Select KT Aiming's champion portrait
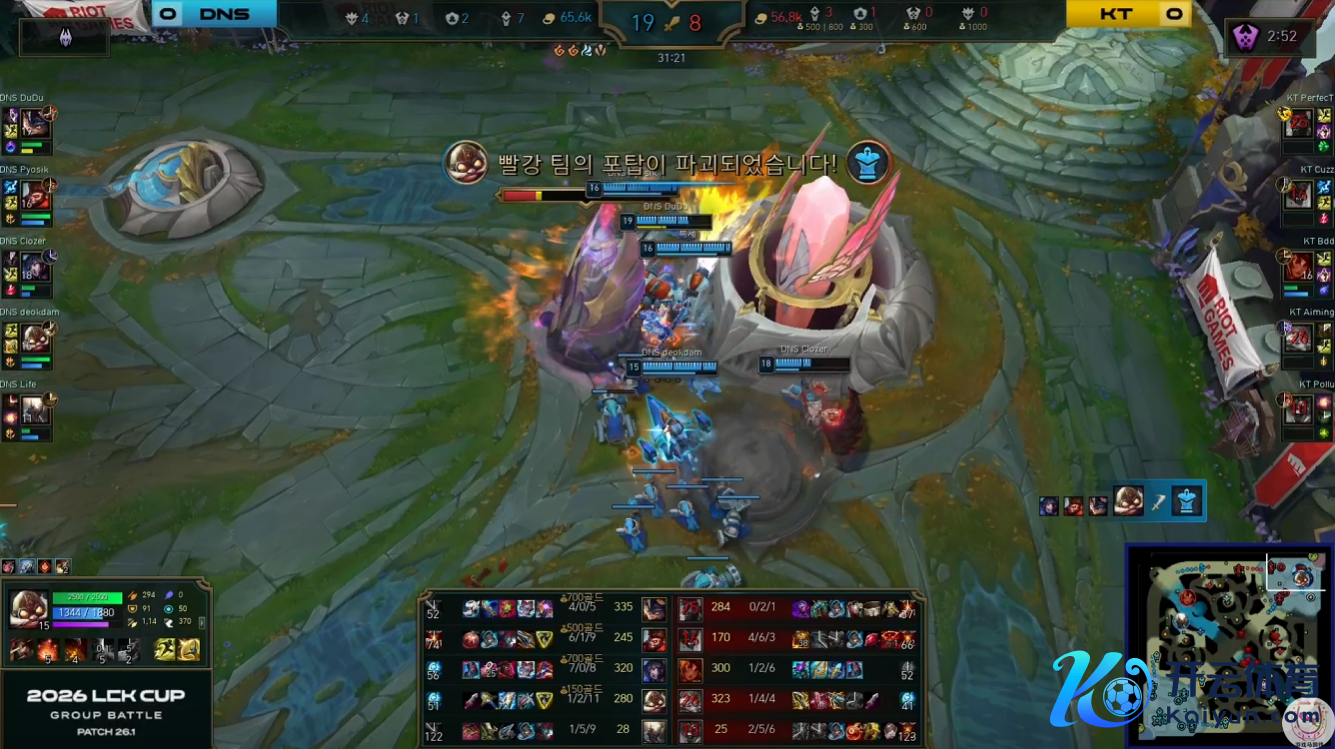Viewport: 1335px width, 749px height. [x=1298, y=337]
